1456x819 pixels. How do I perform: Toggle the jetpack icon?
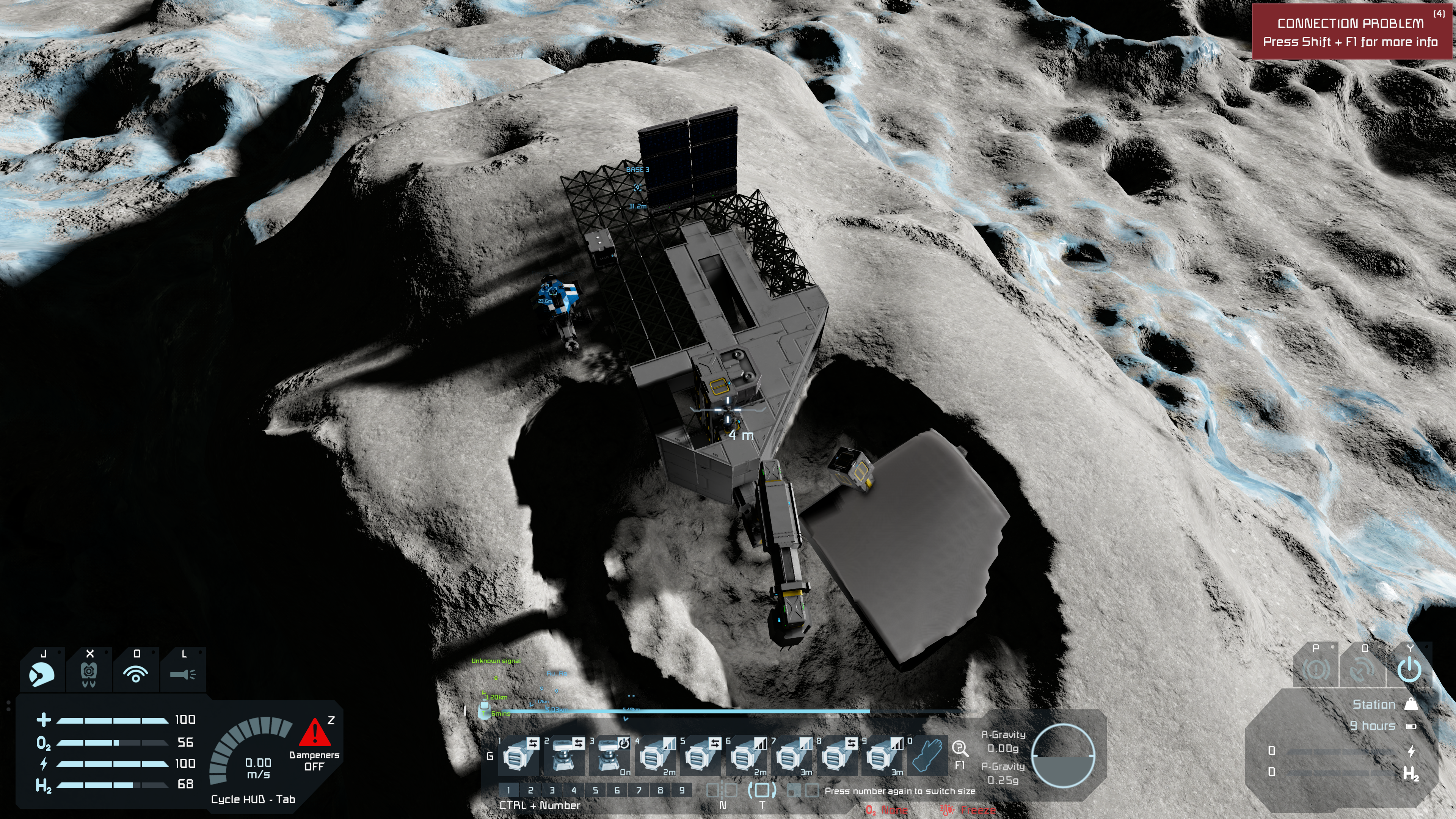coord(89,673)
